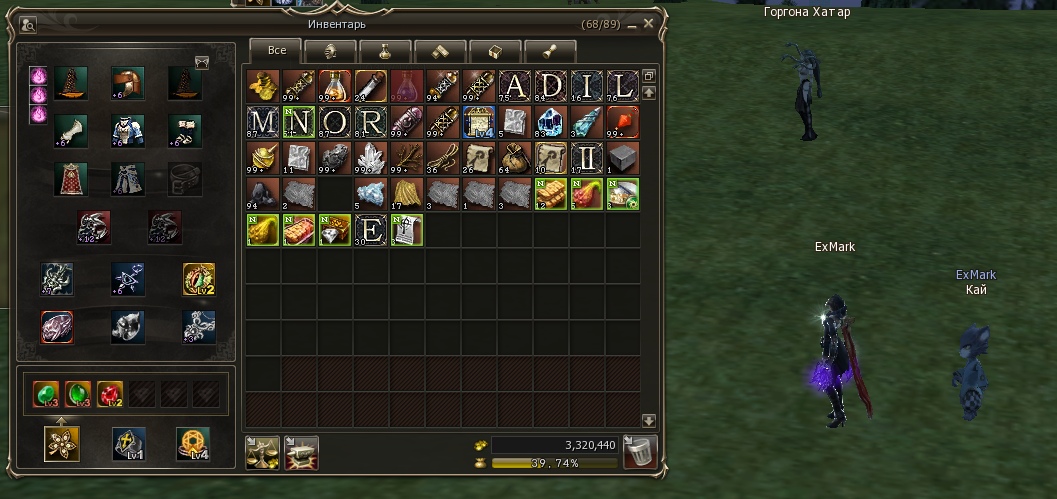Open the golden scales trade button
This screenshot has height=499, width=1057.
(x=262, y=453)
